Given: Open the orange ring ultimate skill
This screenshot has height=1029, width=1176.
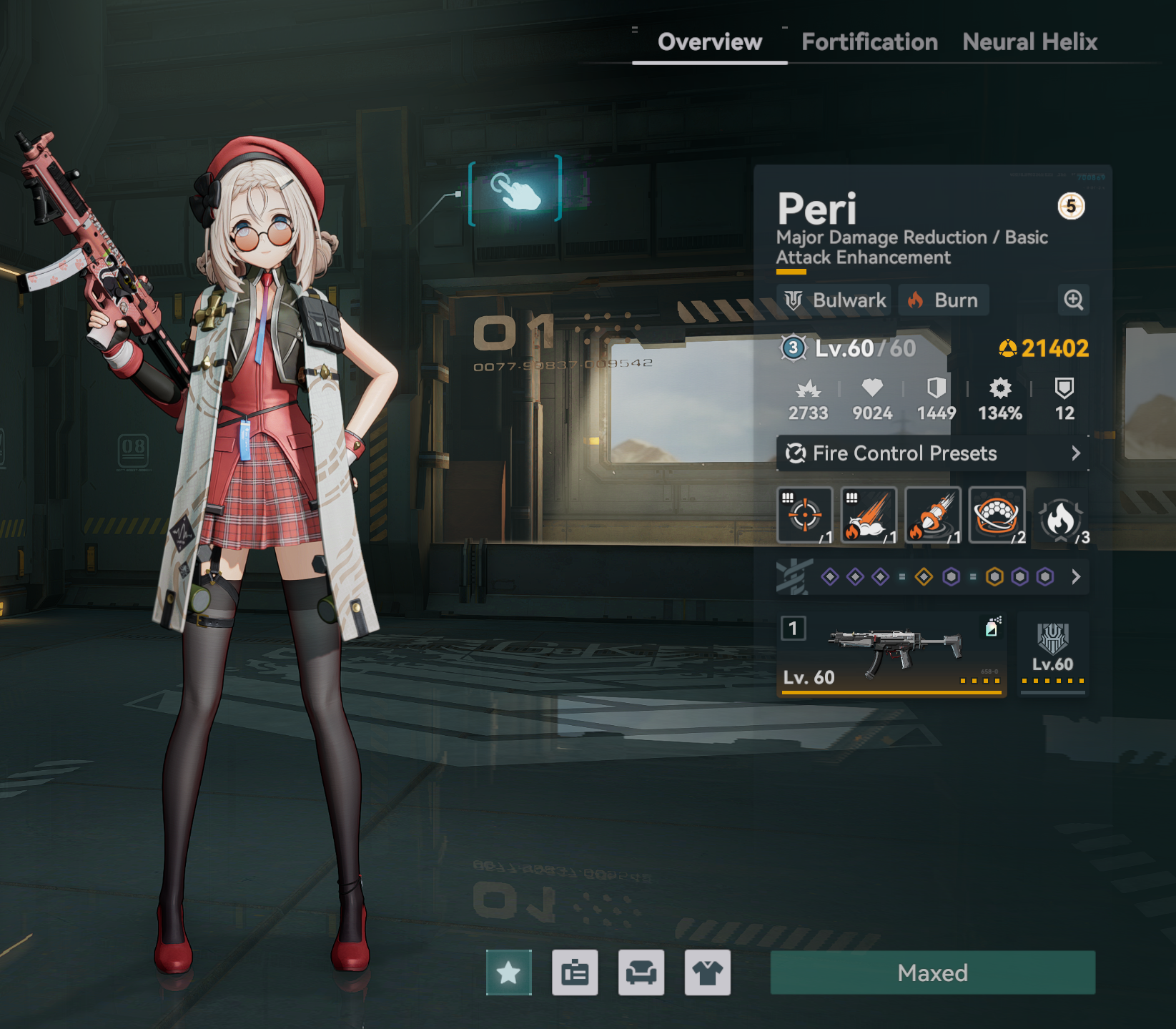Looking at the screenshot, I should 997,515.
